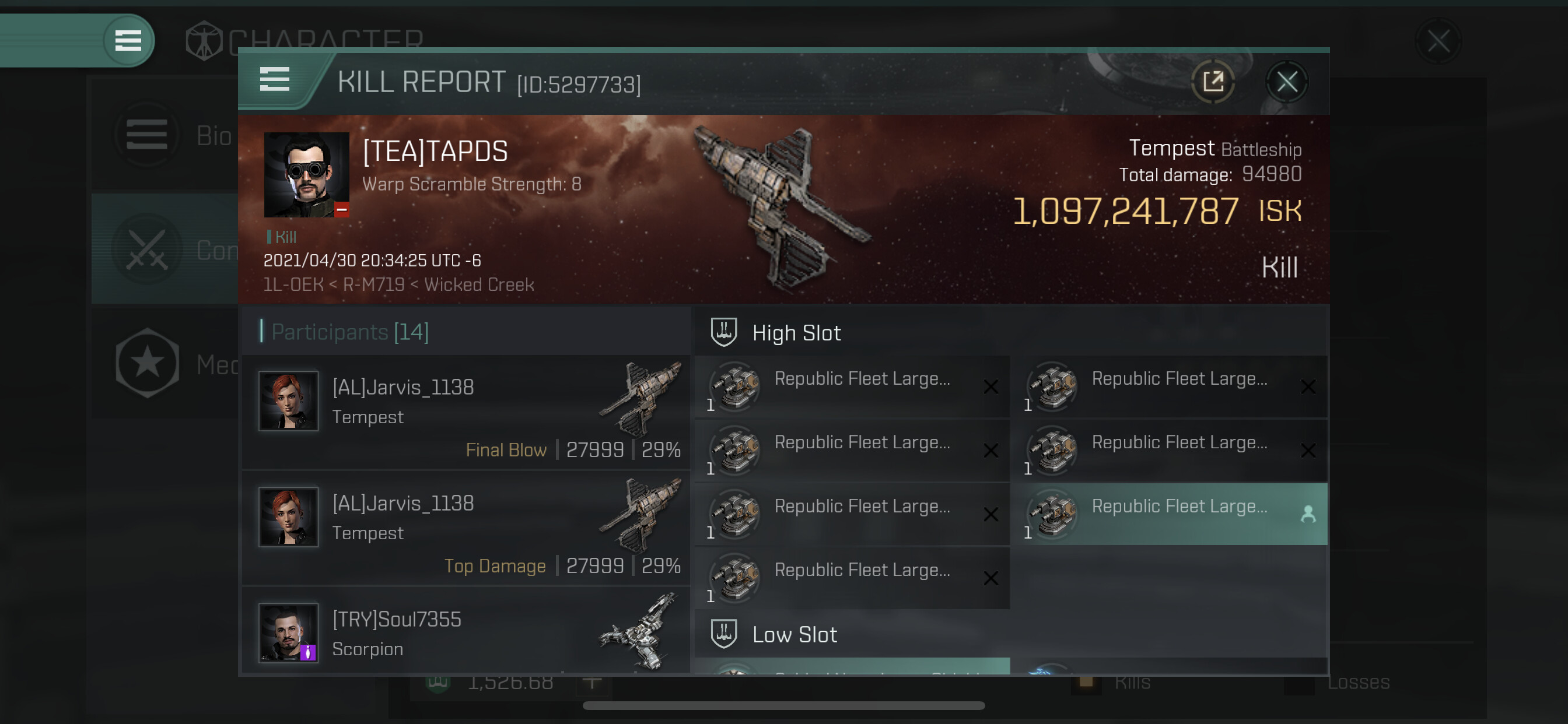The width and height of the screenshot is (1568, 724).
Task: Open the main menu in top-left corner
Action: tap(128, 41)
